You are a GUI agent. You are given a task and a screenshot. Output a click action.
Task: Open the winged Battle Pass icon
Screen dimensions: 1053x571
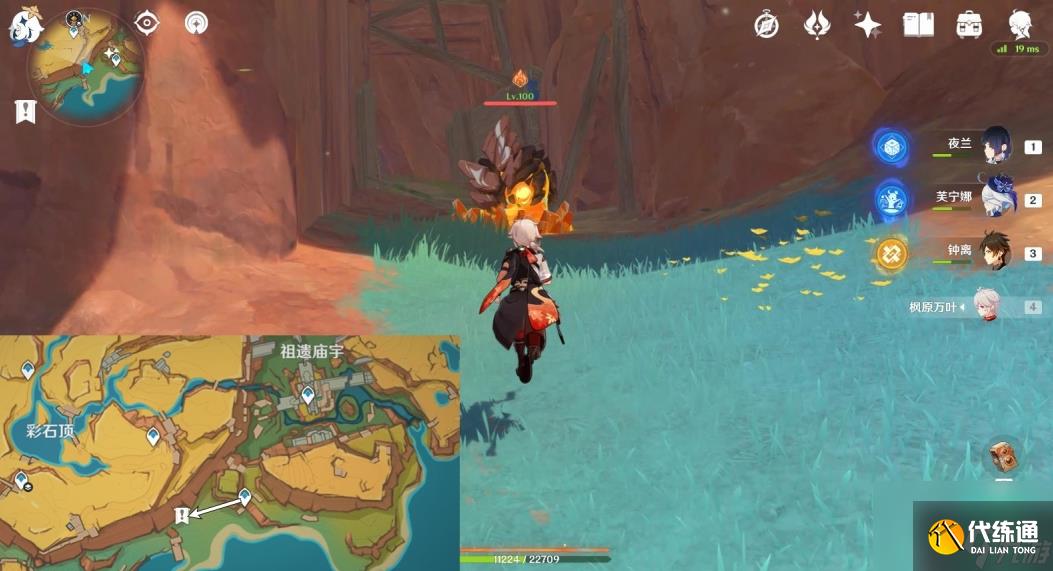[817, 25]
